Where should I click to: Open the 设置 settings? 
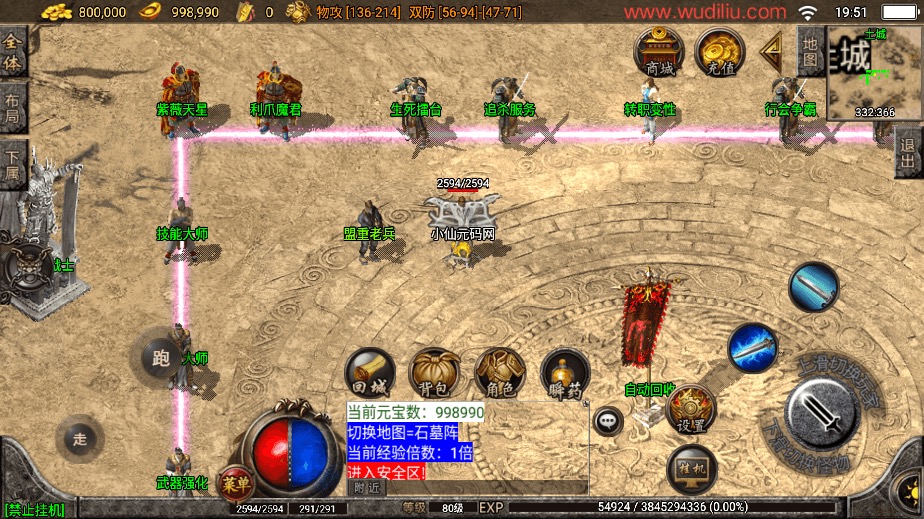point(690,409)
